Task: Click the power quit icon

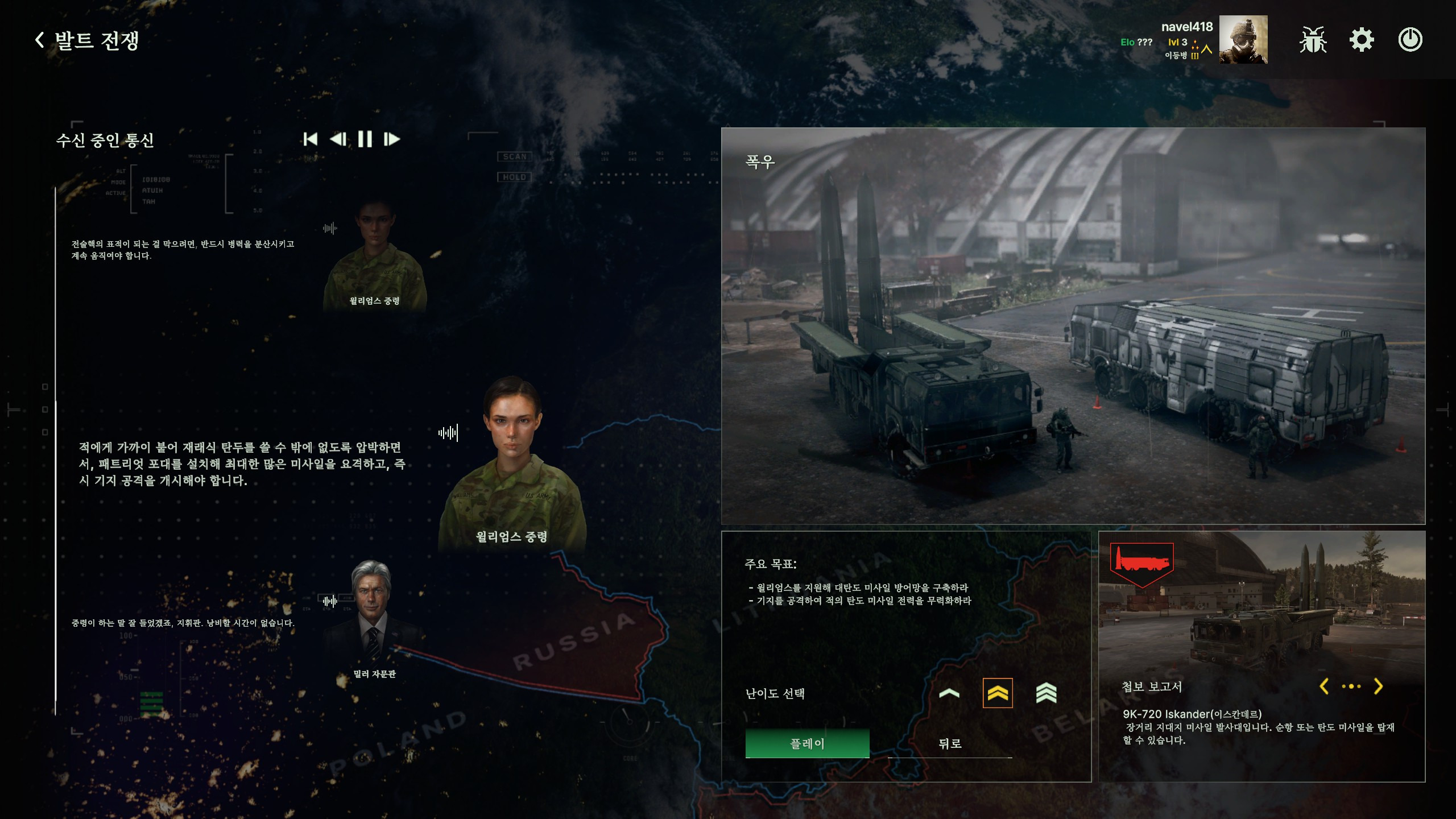Action: point(1410,40)
